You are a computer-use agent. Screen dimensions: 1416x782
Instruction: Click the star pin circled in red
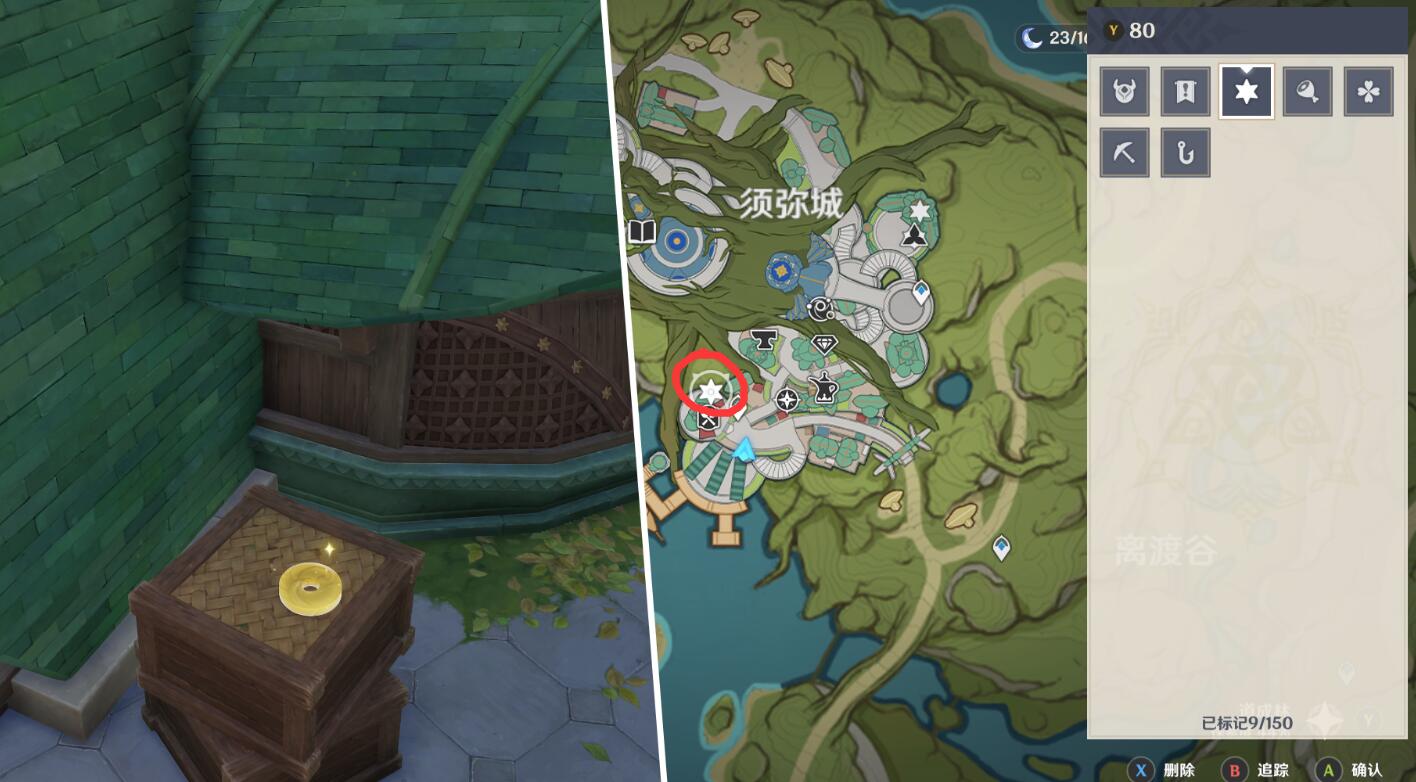pyautogui.click(x=710, y=390)
